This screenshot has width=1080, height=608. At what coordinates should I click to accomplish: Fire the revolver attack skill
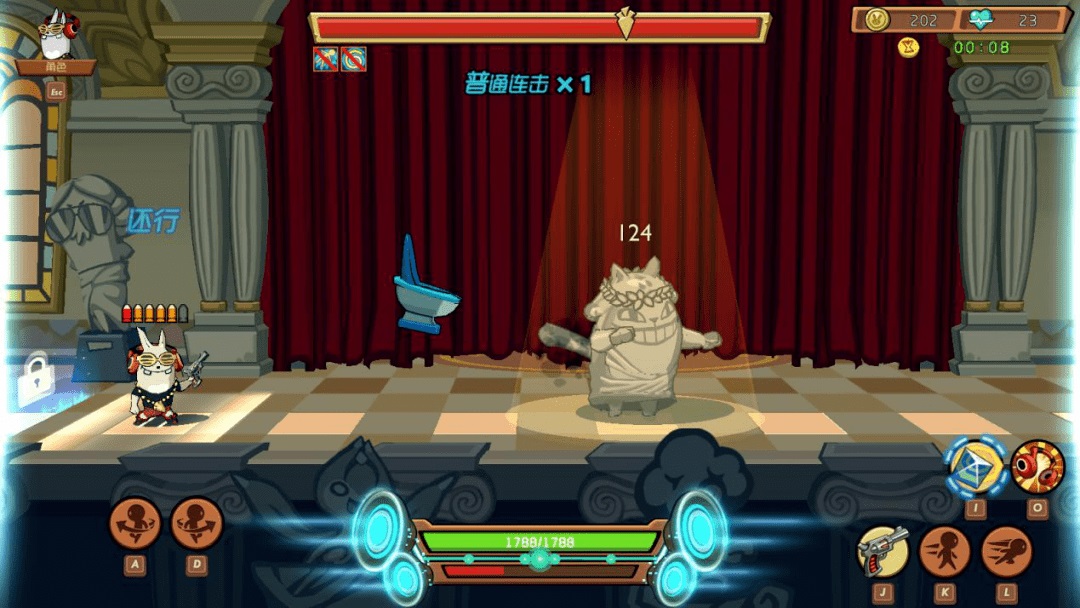pyautogui.click(x=882, y=551)
